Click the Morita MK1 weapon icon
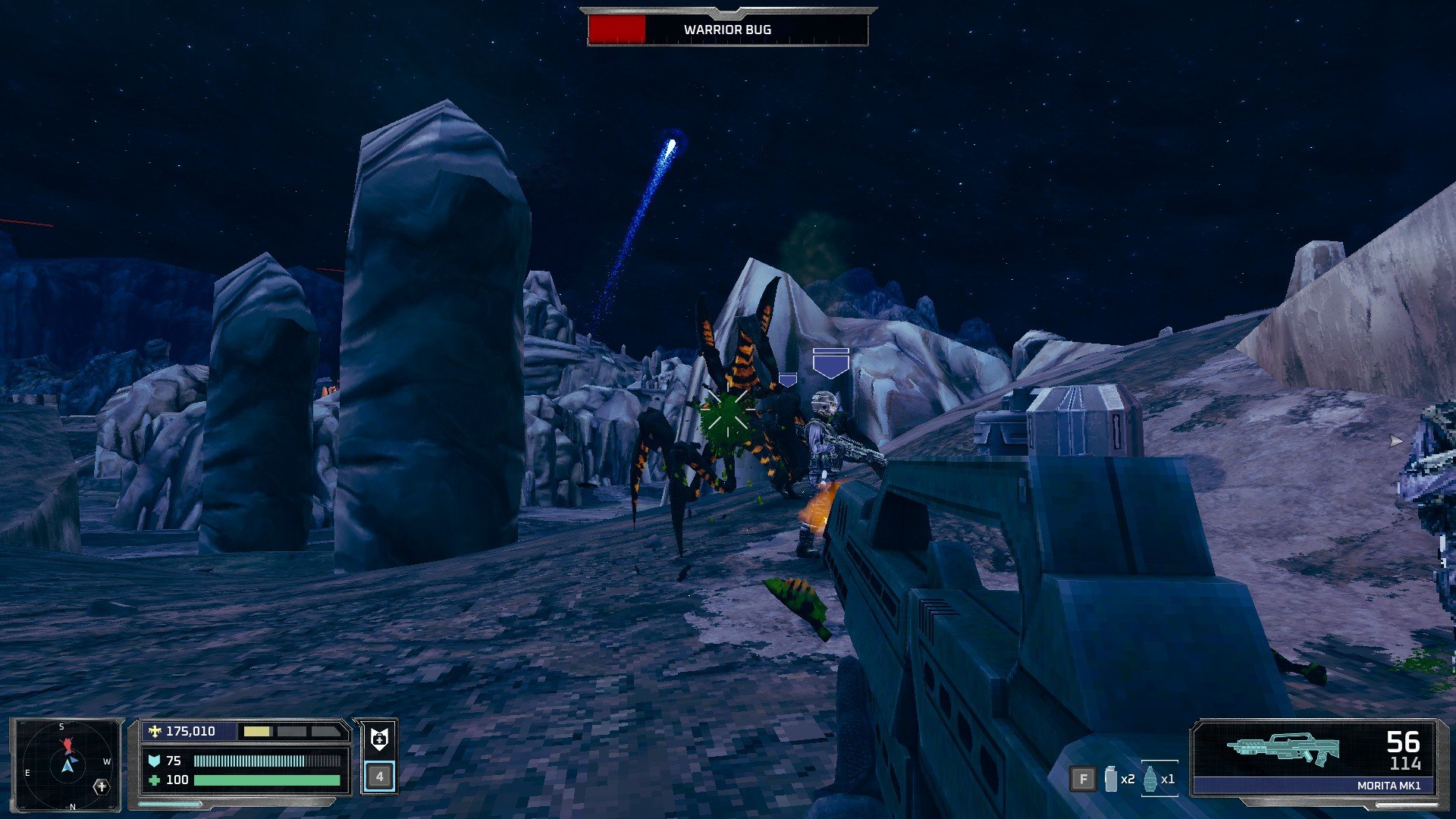The image size is (1456, 819). point(1283,748)
